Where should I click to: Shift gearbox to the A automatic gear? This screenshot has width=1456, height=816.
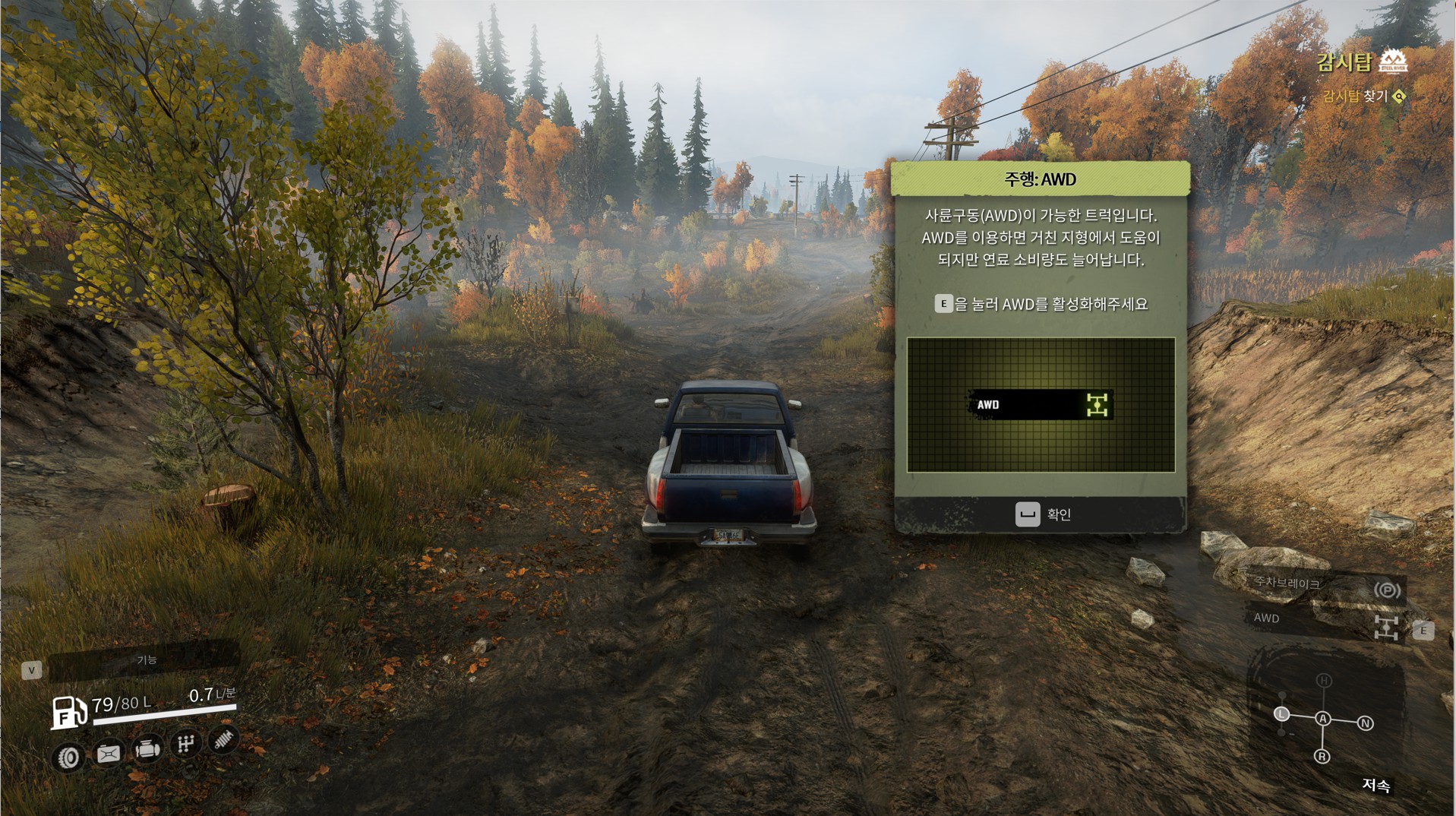[1323, 719]
